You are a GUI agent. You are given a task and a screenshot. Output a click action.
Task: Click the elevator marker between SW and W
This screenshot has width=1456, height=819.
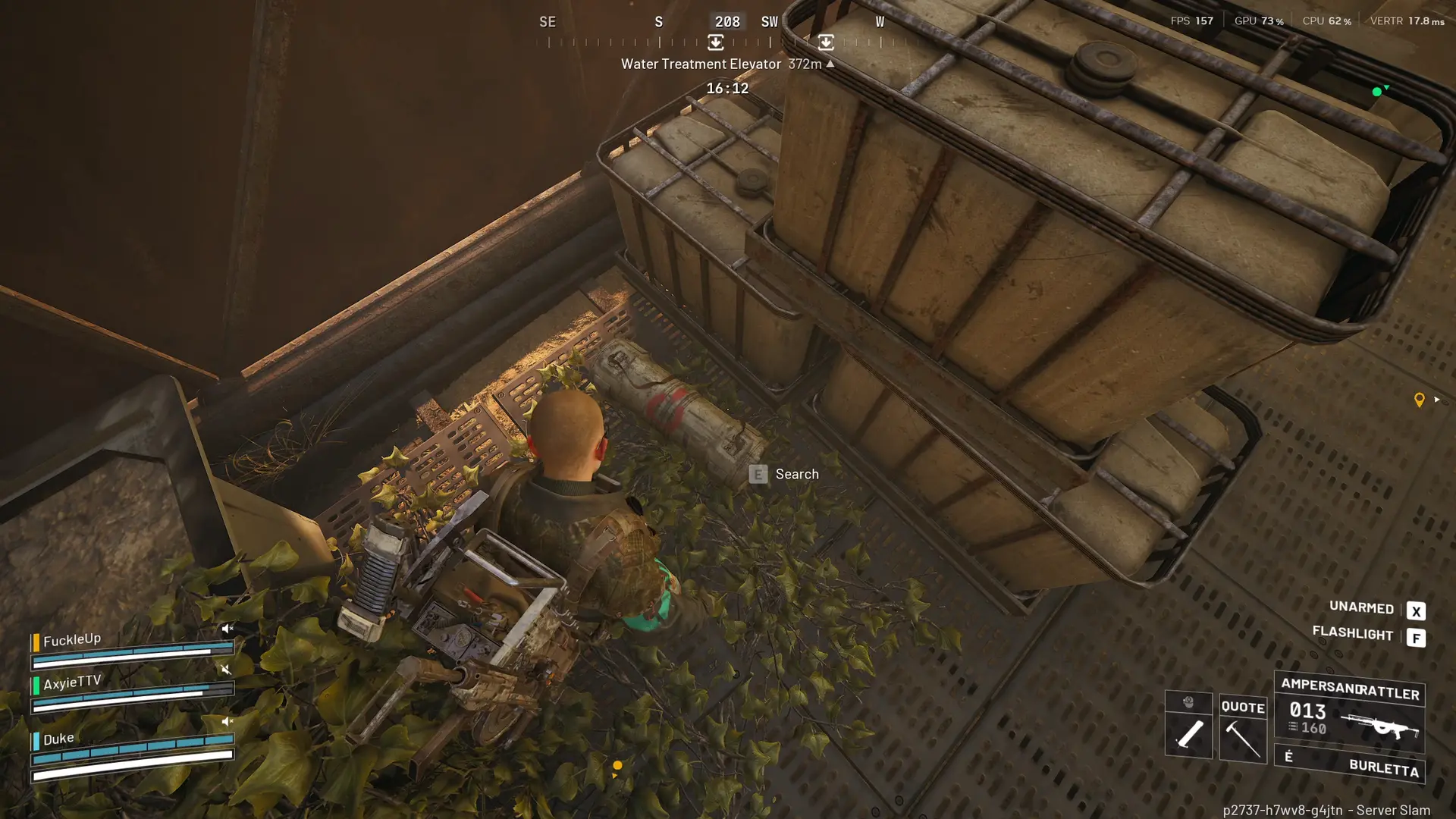coord(826,42)
